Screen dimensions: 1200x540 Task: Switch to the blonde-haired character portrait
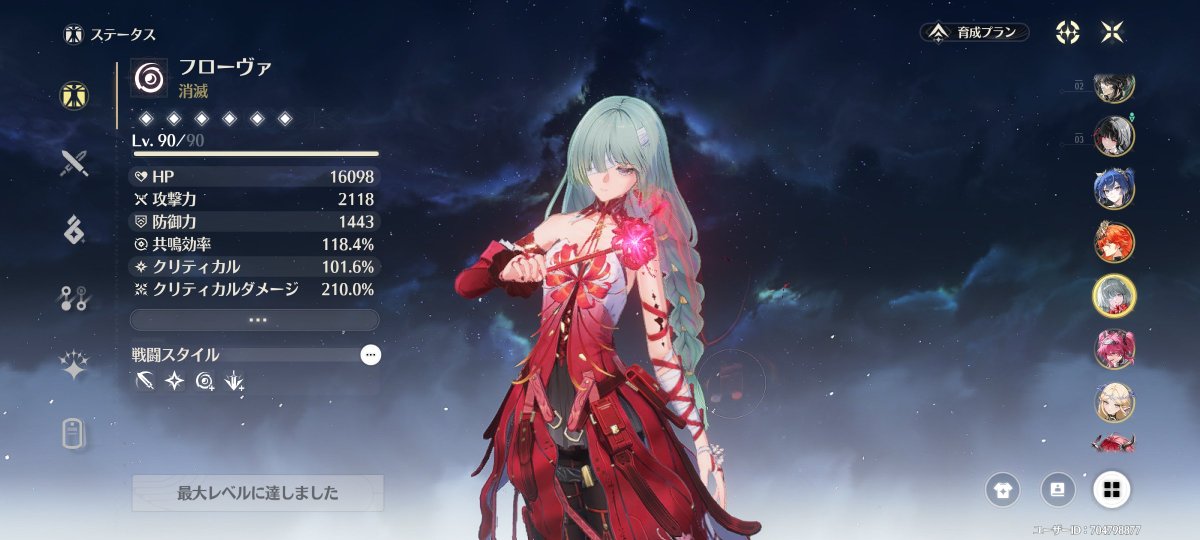click(1113, 400)
